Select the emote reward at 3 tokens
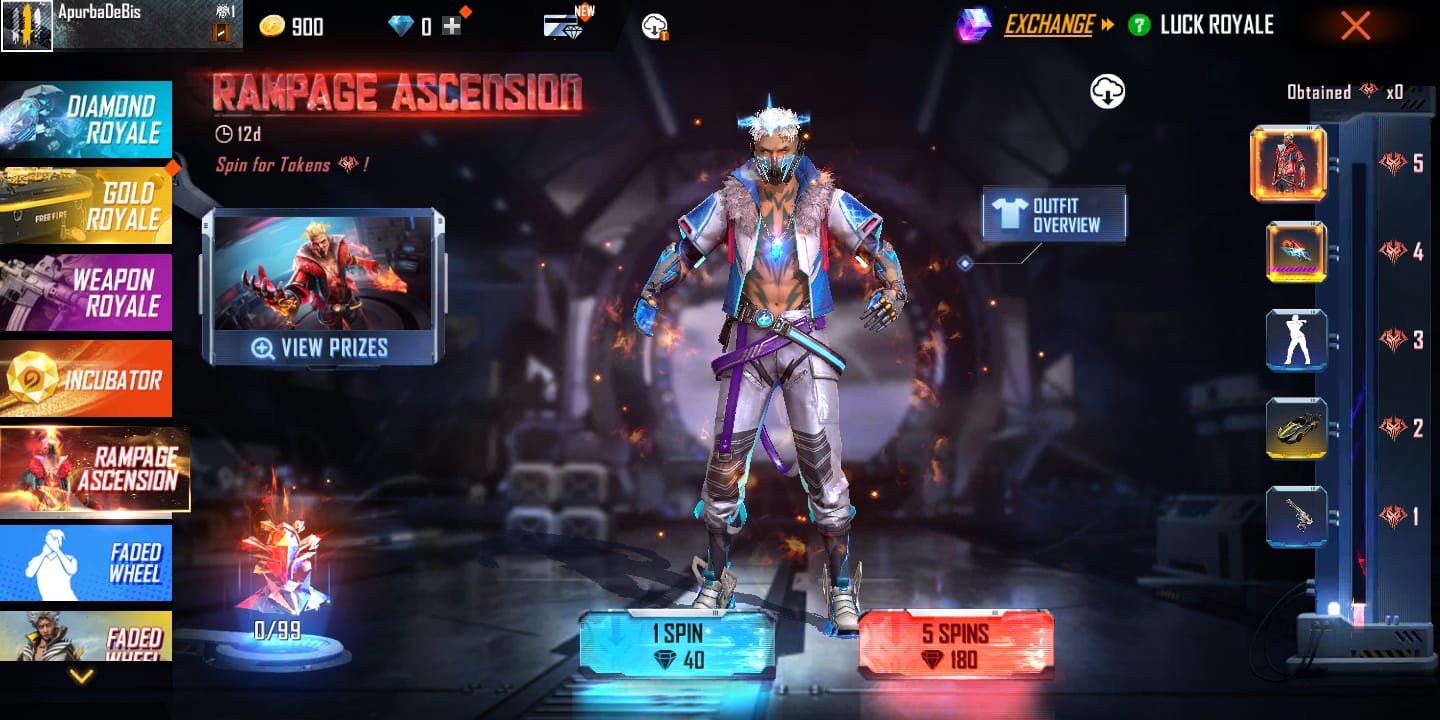Viewport: 1440px width, 720px height. click(x=1296, y=340)
